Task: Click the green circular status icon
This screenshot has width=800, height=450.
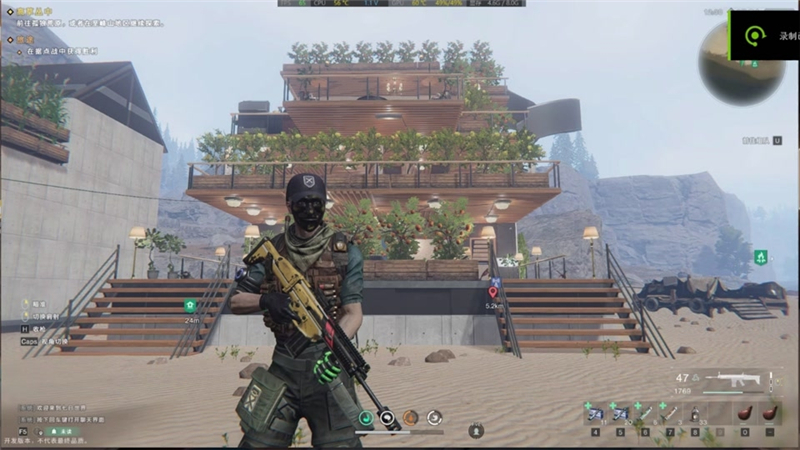Action: pos(366,417)
